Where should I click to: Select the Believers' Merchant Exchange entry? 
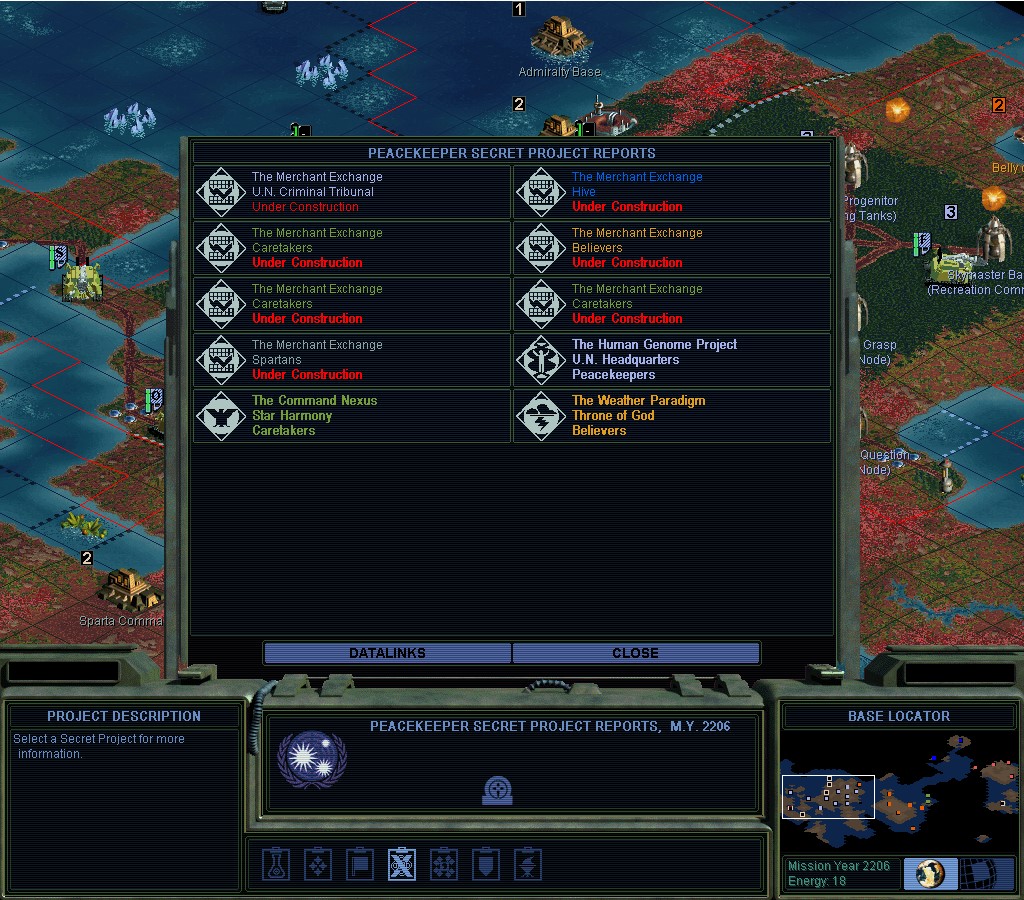pos(671,248)
